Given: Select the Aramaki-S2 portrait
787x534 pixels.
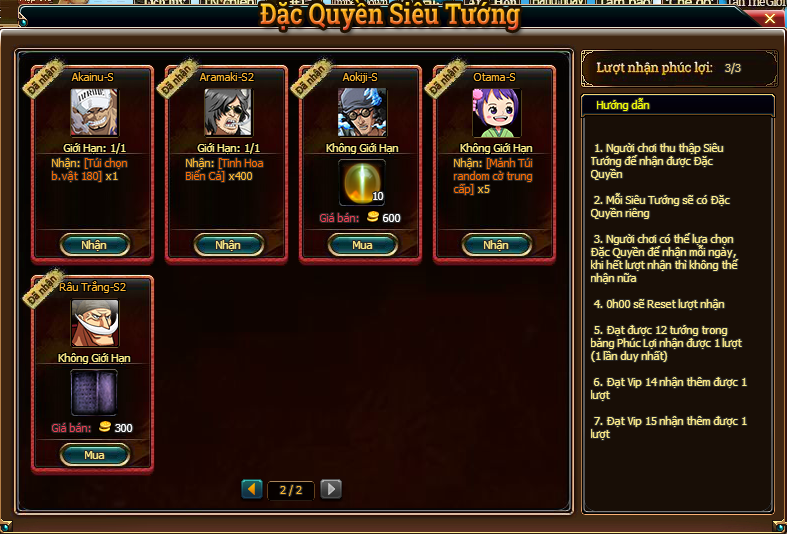Looking at the screenshot, I should coord(228,112).
